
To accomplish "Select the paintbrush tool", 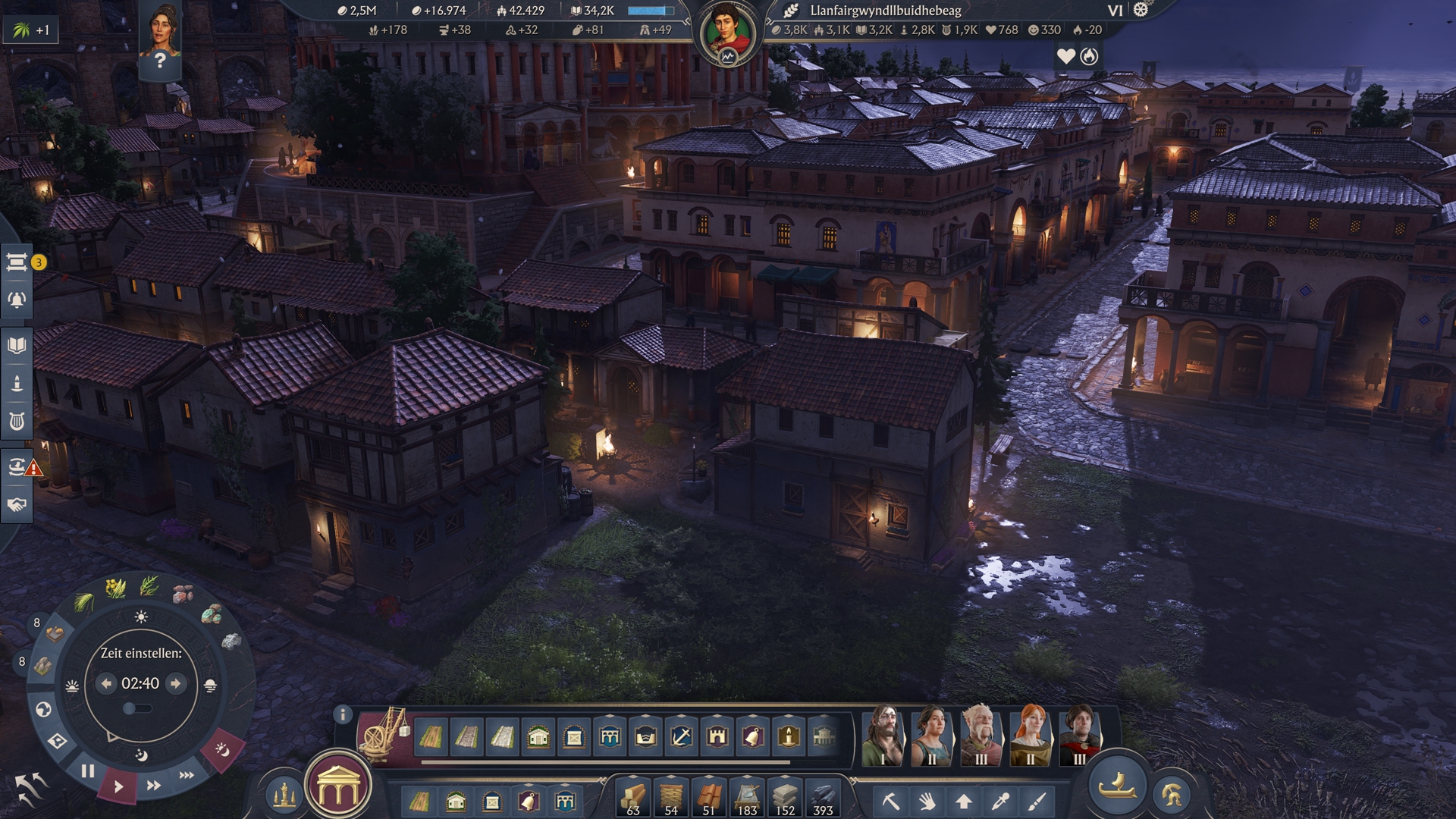I will pos(1037,801).
